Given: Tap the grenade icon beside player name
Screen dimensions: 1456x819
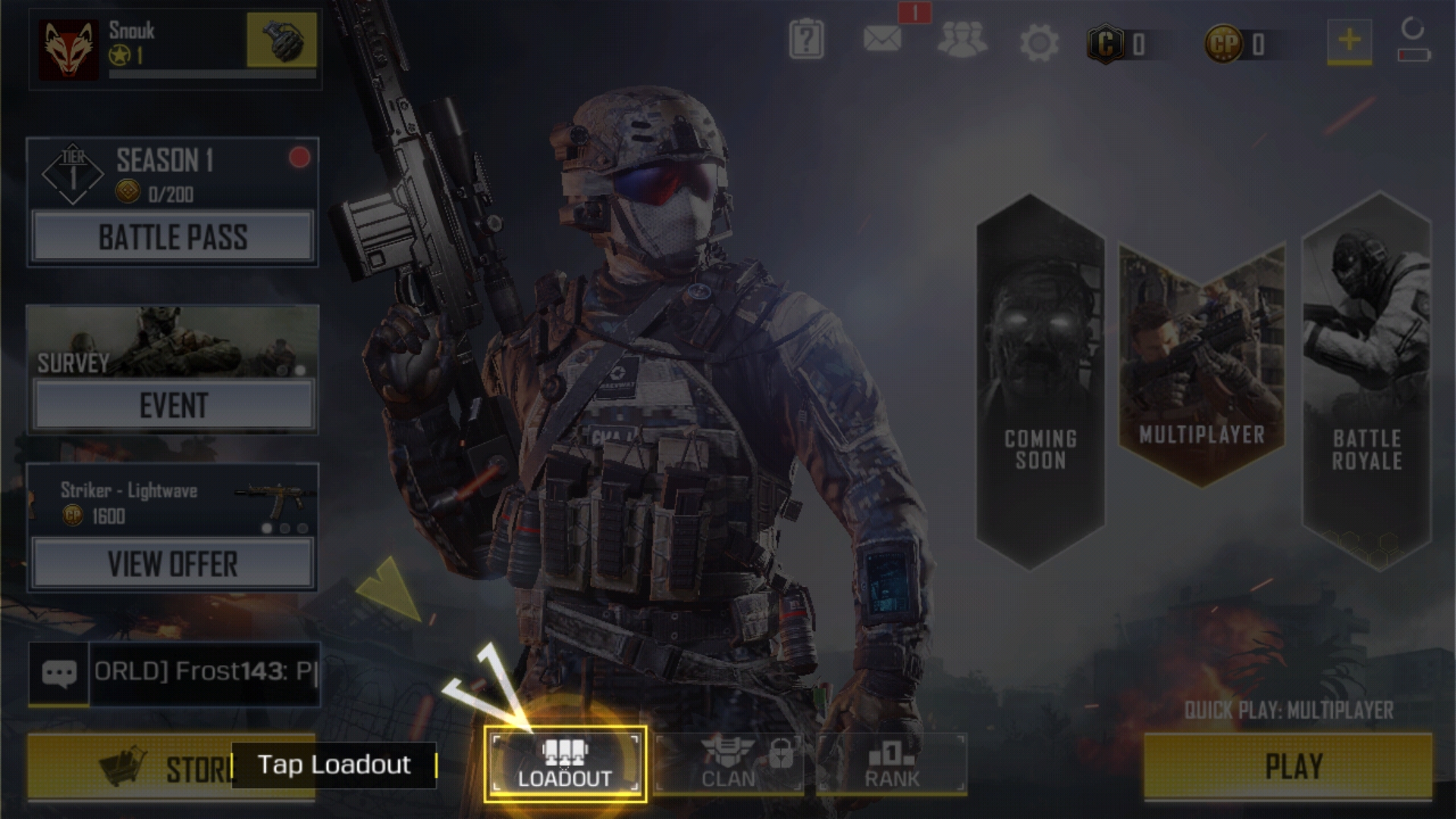Looking at the screenshot, I should pos(281,39).
